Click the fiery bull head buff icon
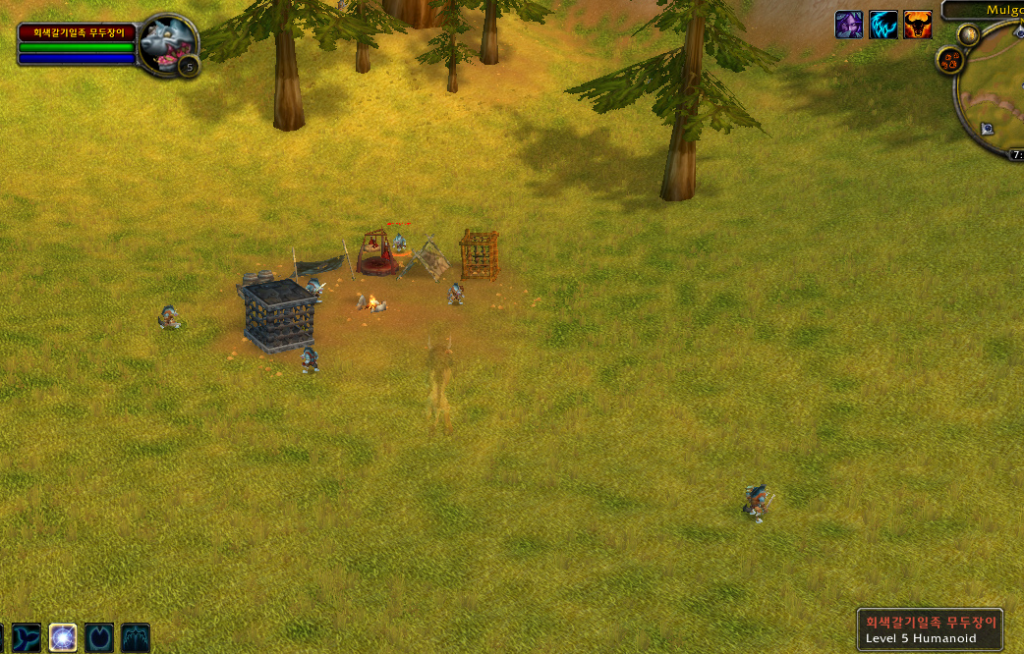Image resolution: width=1024 pixels, height=654 pixels. [917, 25]
